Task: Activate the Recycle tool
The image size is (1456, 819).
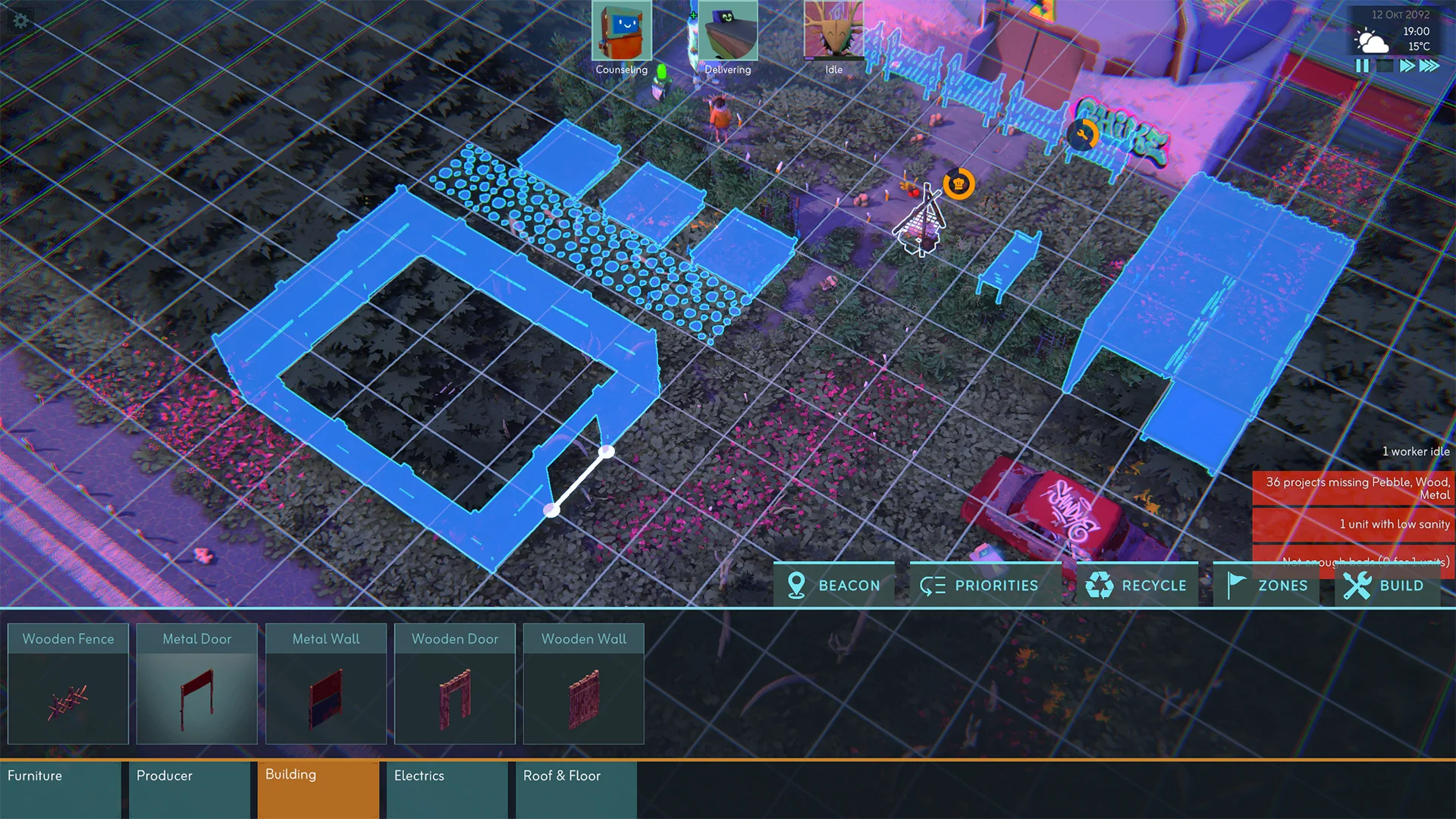Action: pyautogui.click(x=1136, y=585)
